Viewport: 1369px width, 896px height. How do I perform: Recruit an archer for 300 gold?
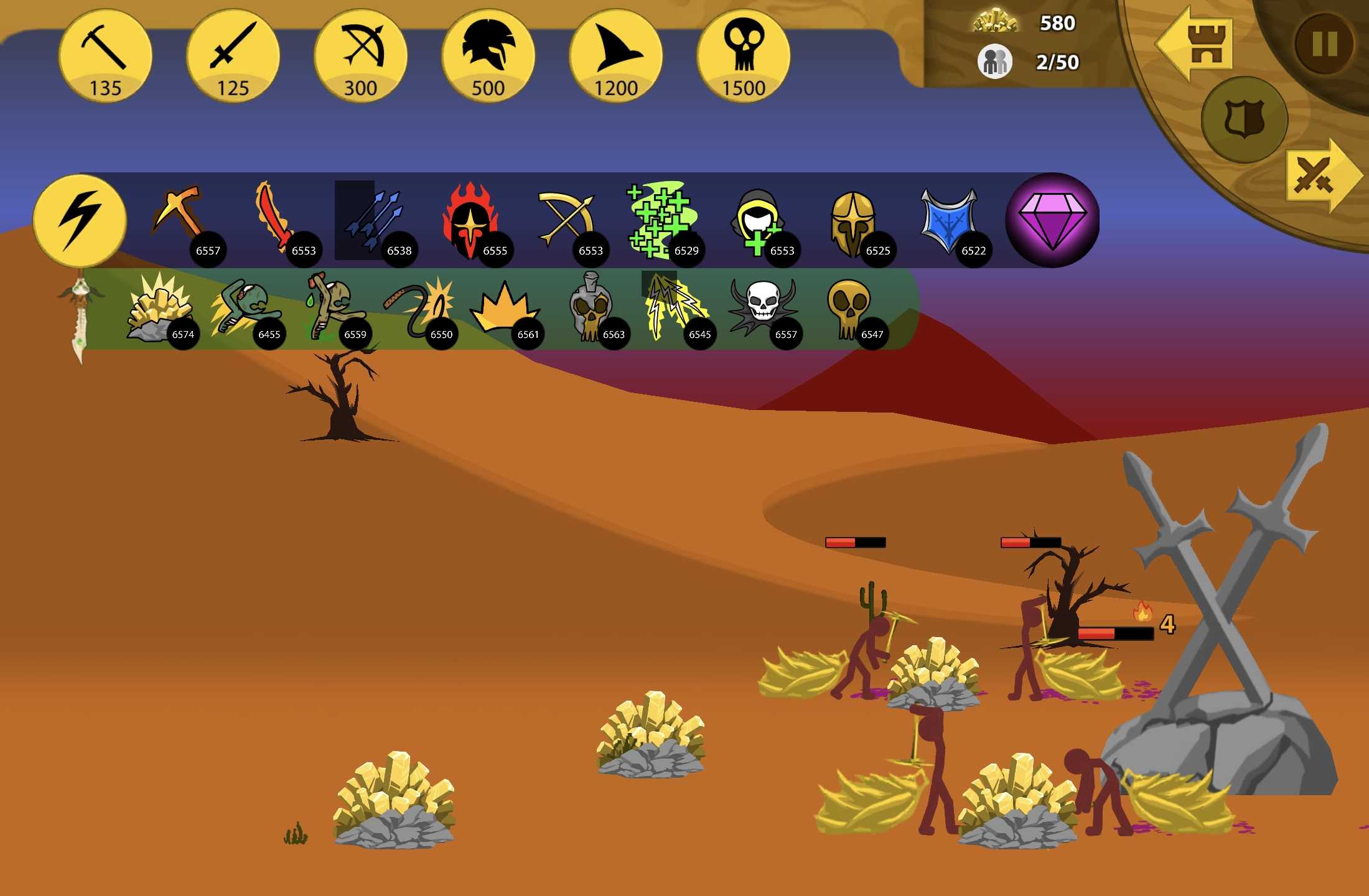pos(360,56)
